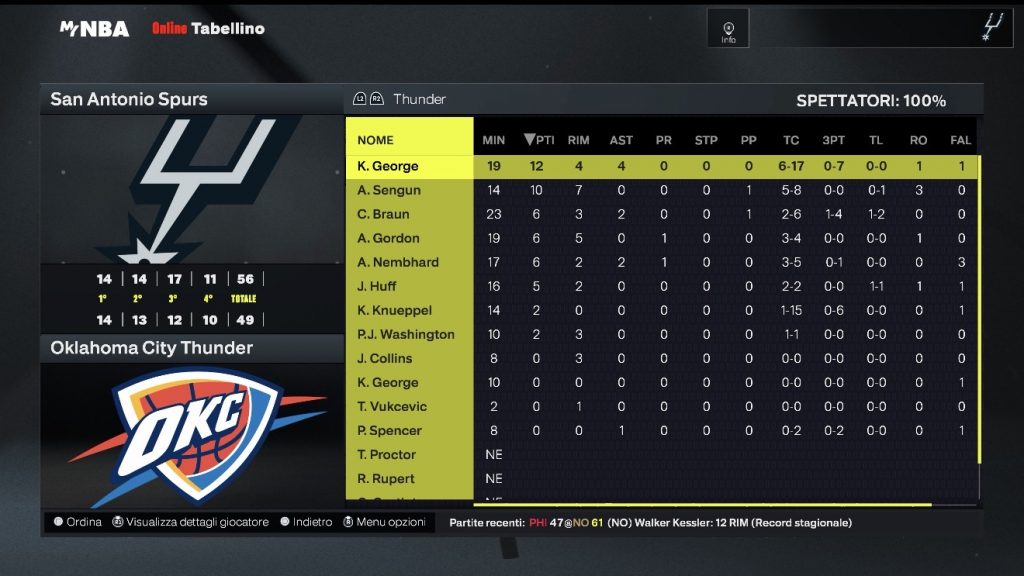Click the MIN column header

click(x=494, y=140)
